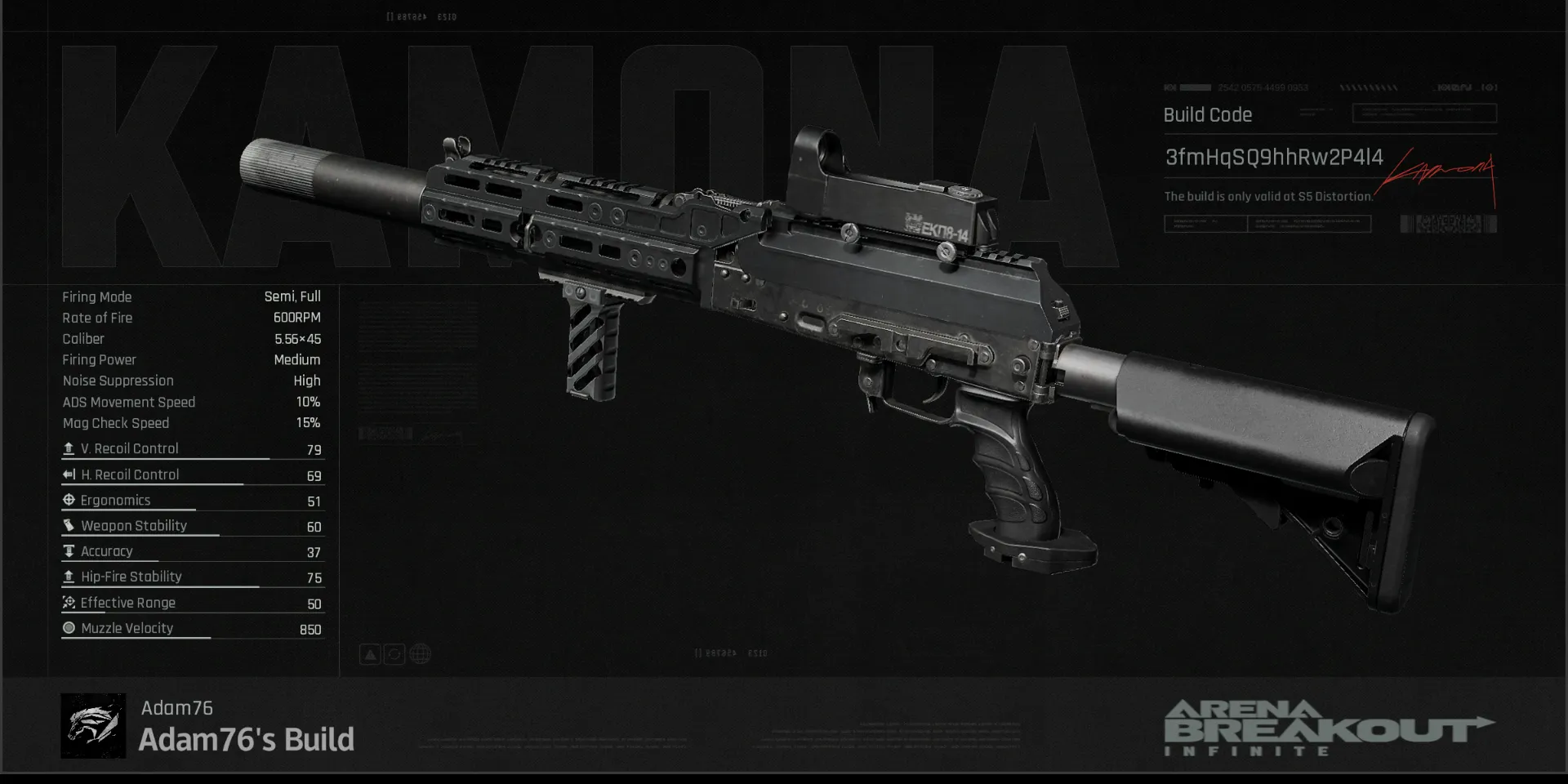Toggle Semi firing mode
1568x784 pixels.
click(x=277, y=296)
